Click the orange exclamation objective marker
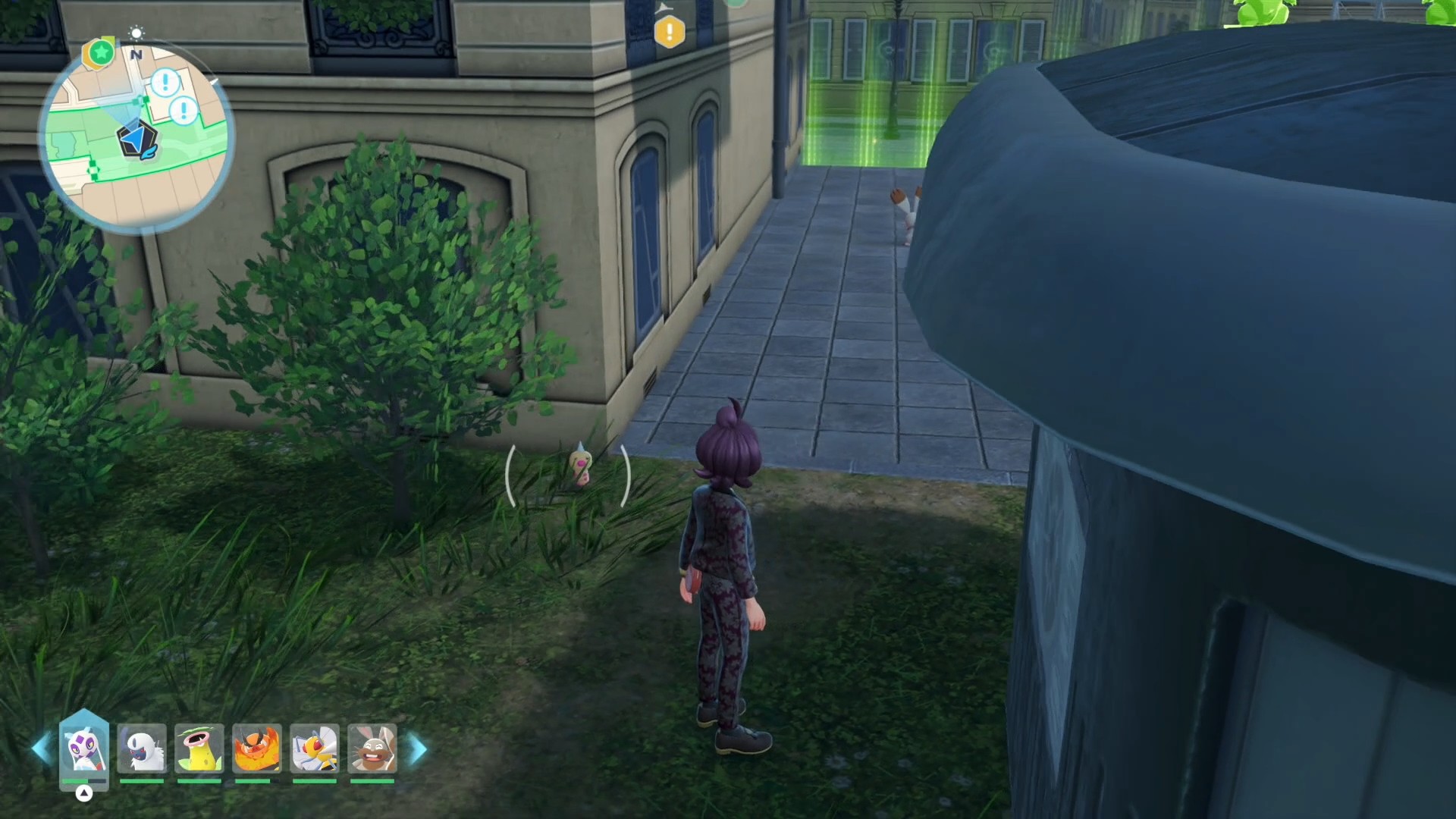The width and height of the screenshot is (1456, 819). pyautogui.click(x=669, y=33)
